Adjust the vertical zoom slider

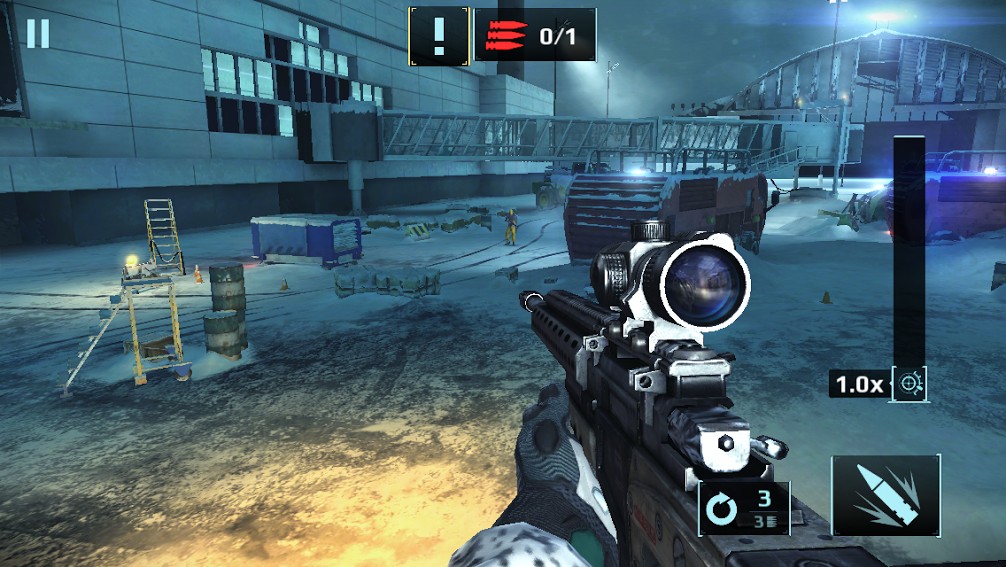[909, 250]
